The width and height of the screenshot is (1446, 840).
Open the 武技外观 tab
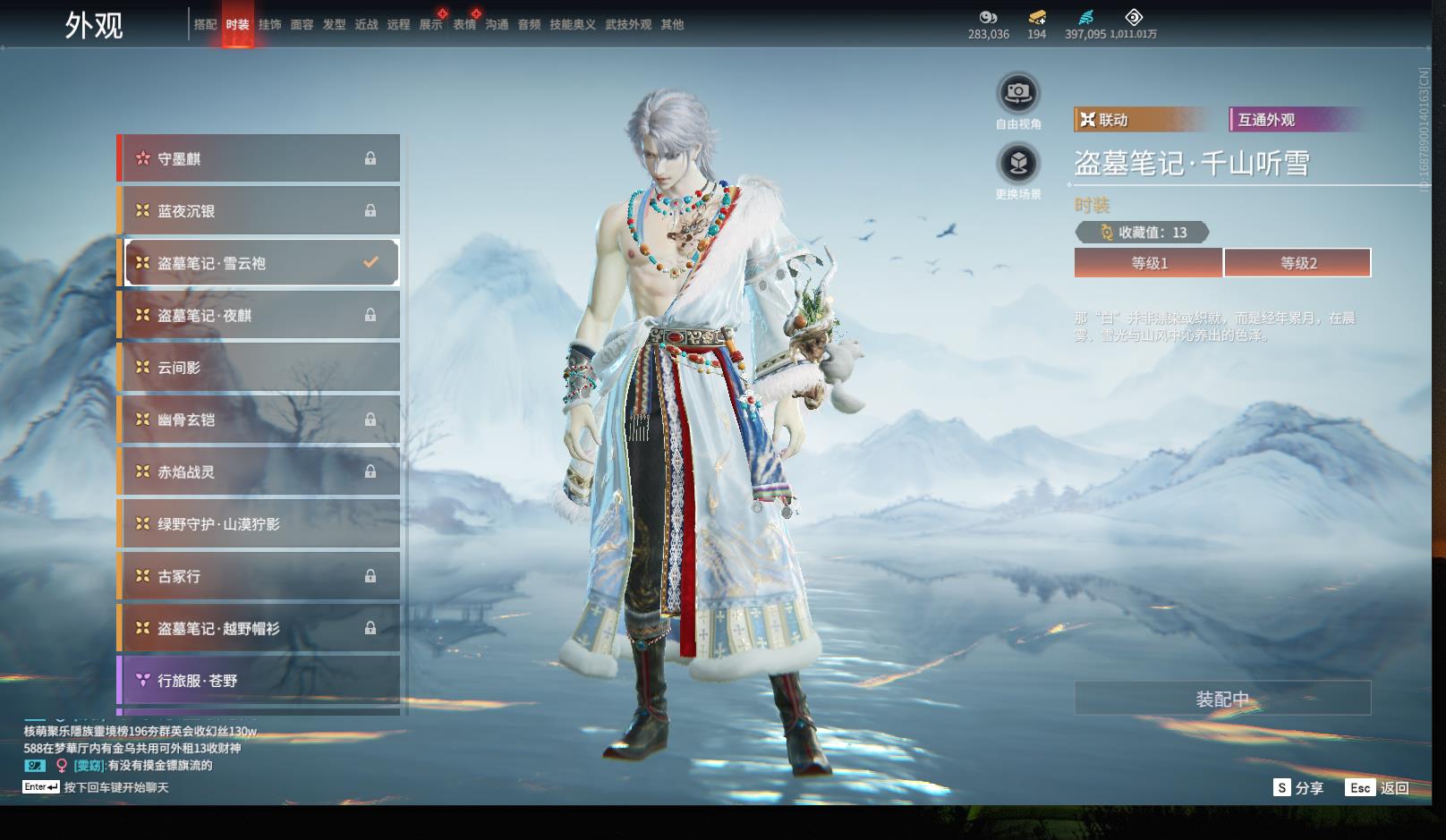click(627, 25)
